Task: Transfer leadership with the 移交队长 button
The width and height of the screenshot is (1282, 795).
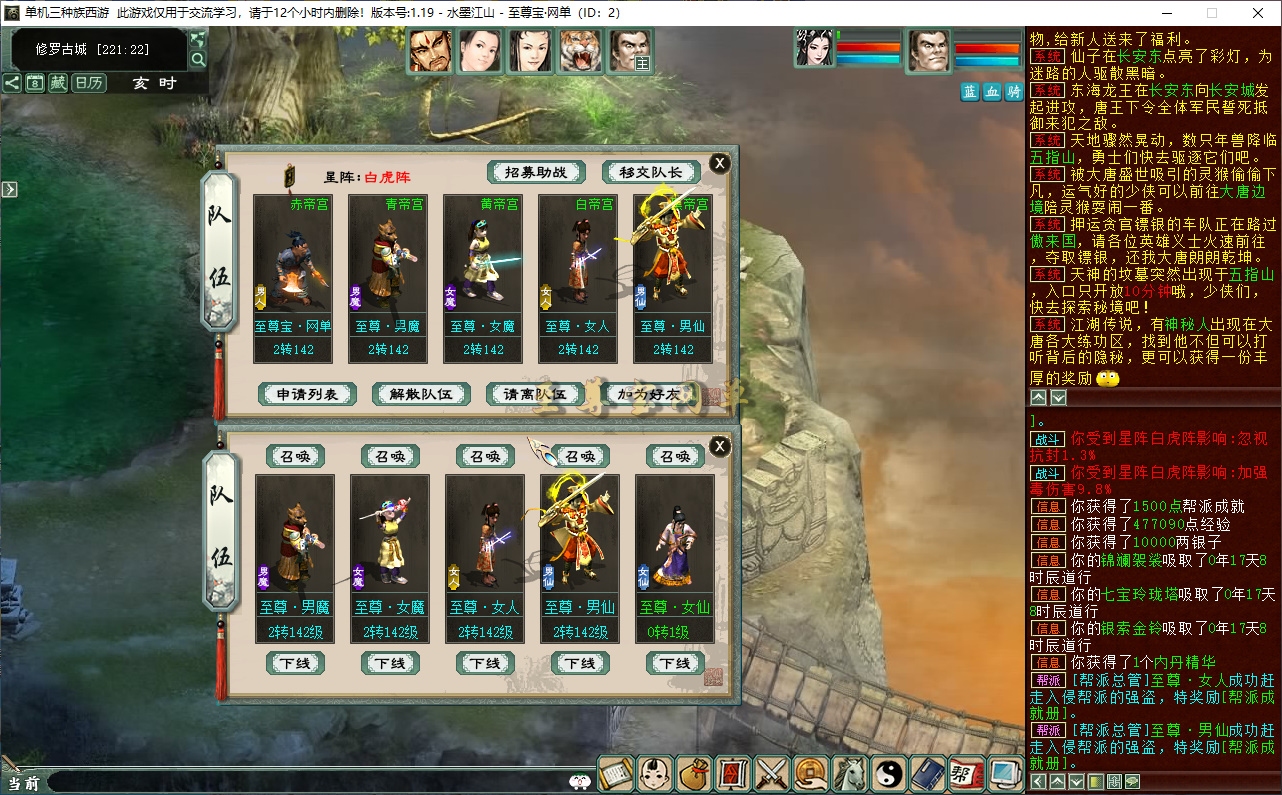Action: (651, 172)
